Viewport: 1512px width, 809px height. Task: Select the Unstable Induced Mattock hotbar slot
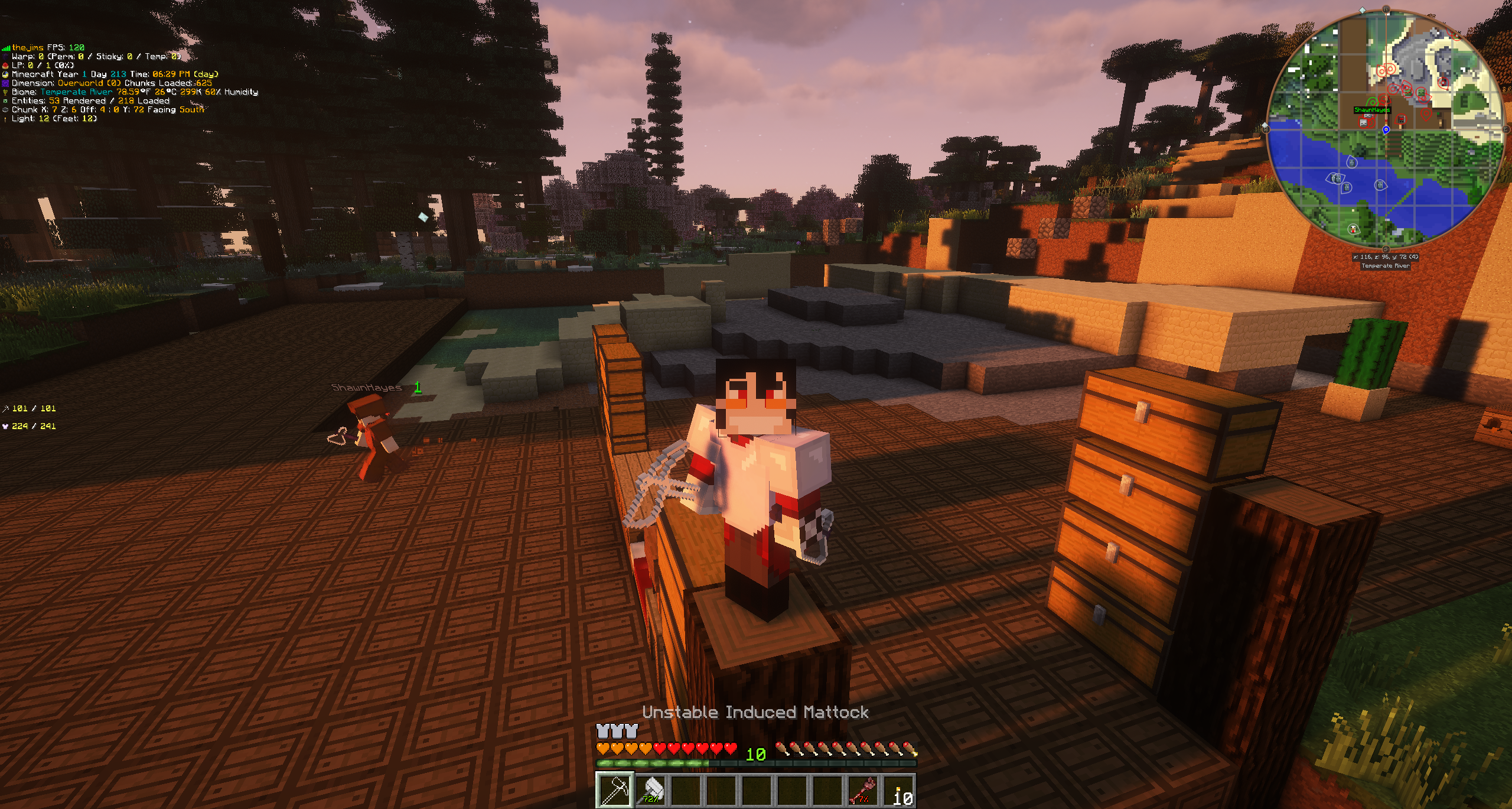coord(615,789)
